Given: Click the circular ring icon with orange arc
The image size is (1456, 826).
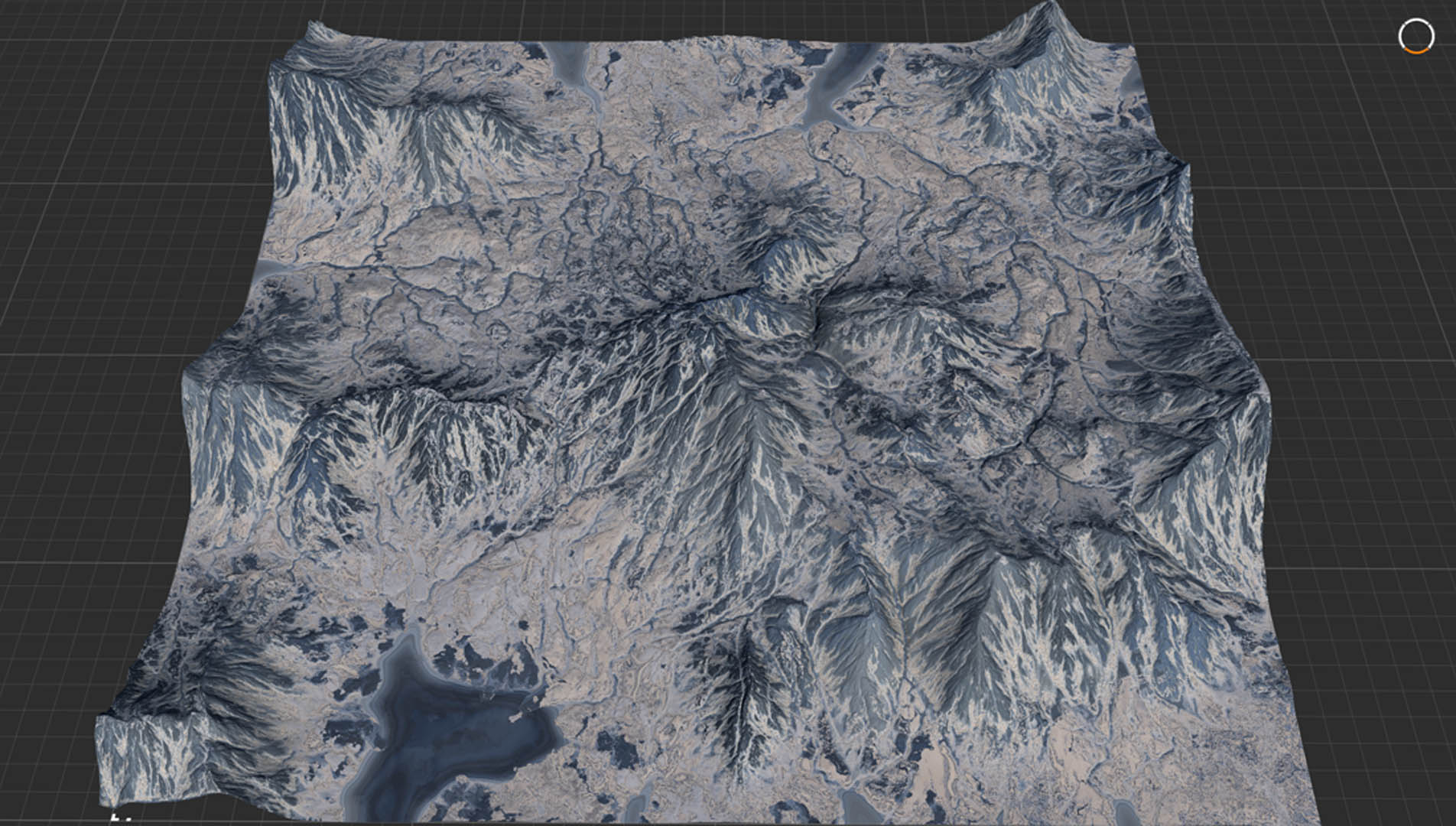Looking at the screenshot, I should pyautogui.click(x=1415, y=37).
